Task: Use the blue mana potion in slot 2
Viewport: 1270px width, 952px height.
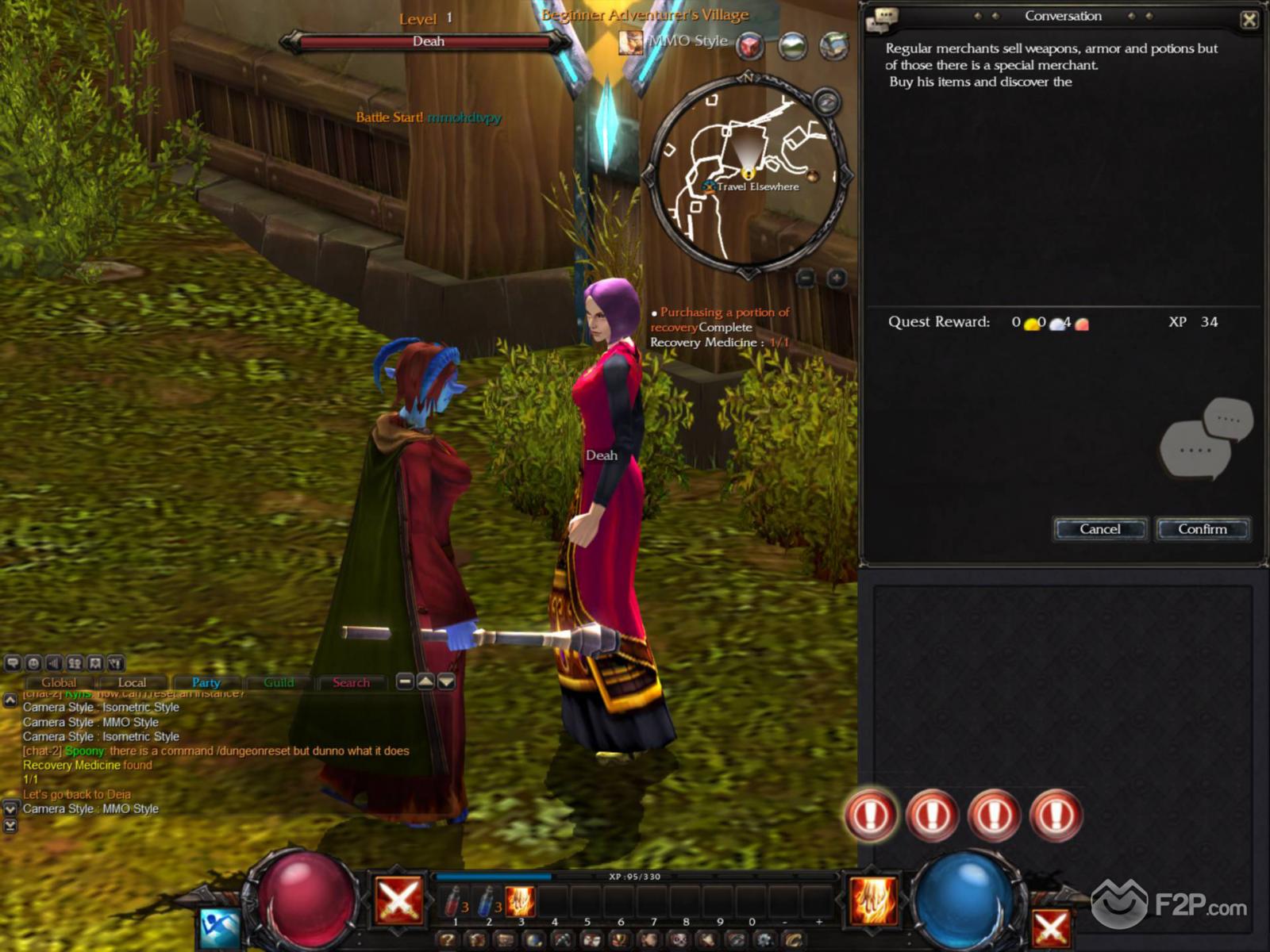Action: point(487,902)
